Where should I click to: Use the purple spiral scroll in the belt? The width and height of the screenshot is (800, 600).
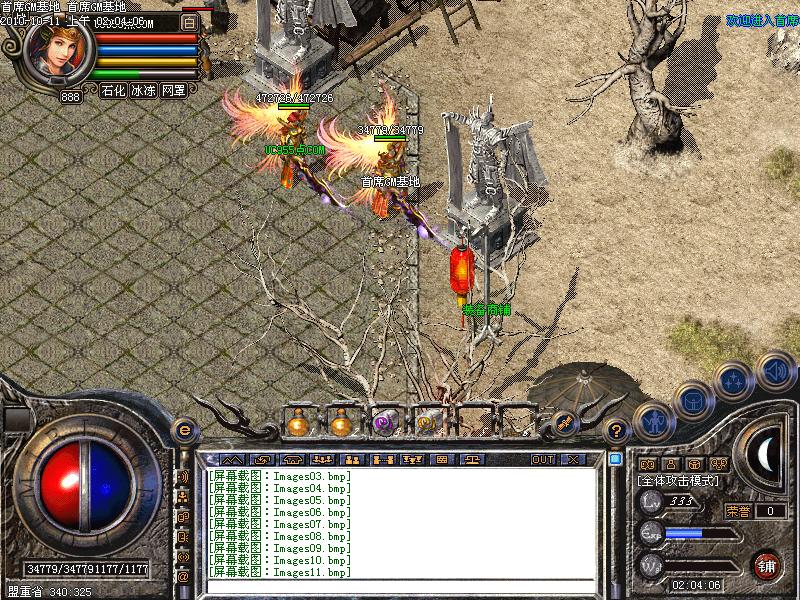click(x=384, y=423)
